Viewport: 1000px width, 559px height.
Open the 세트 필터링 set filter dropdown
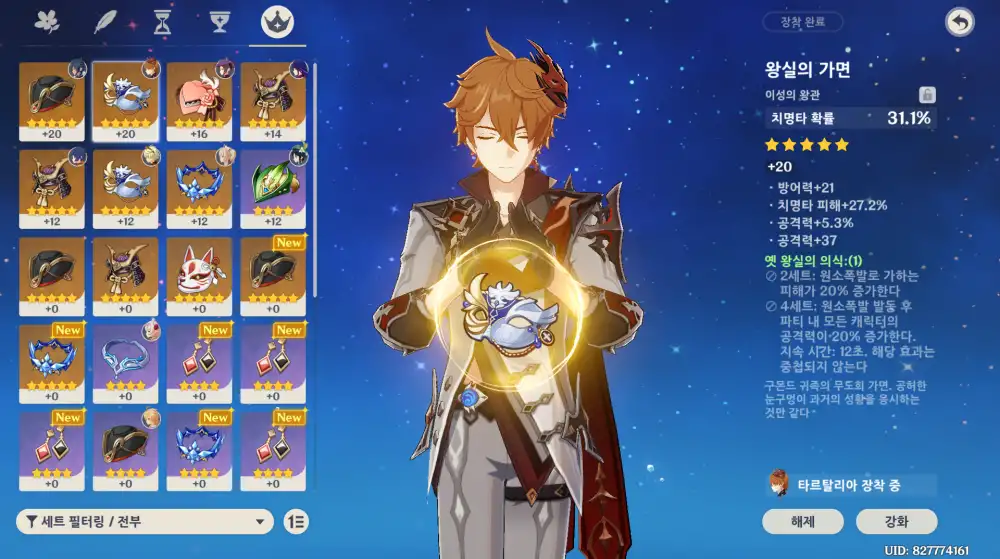(146, 521)
